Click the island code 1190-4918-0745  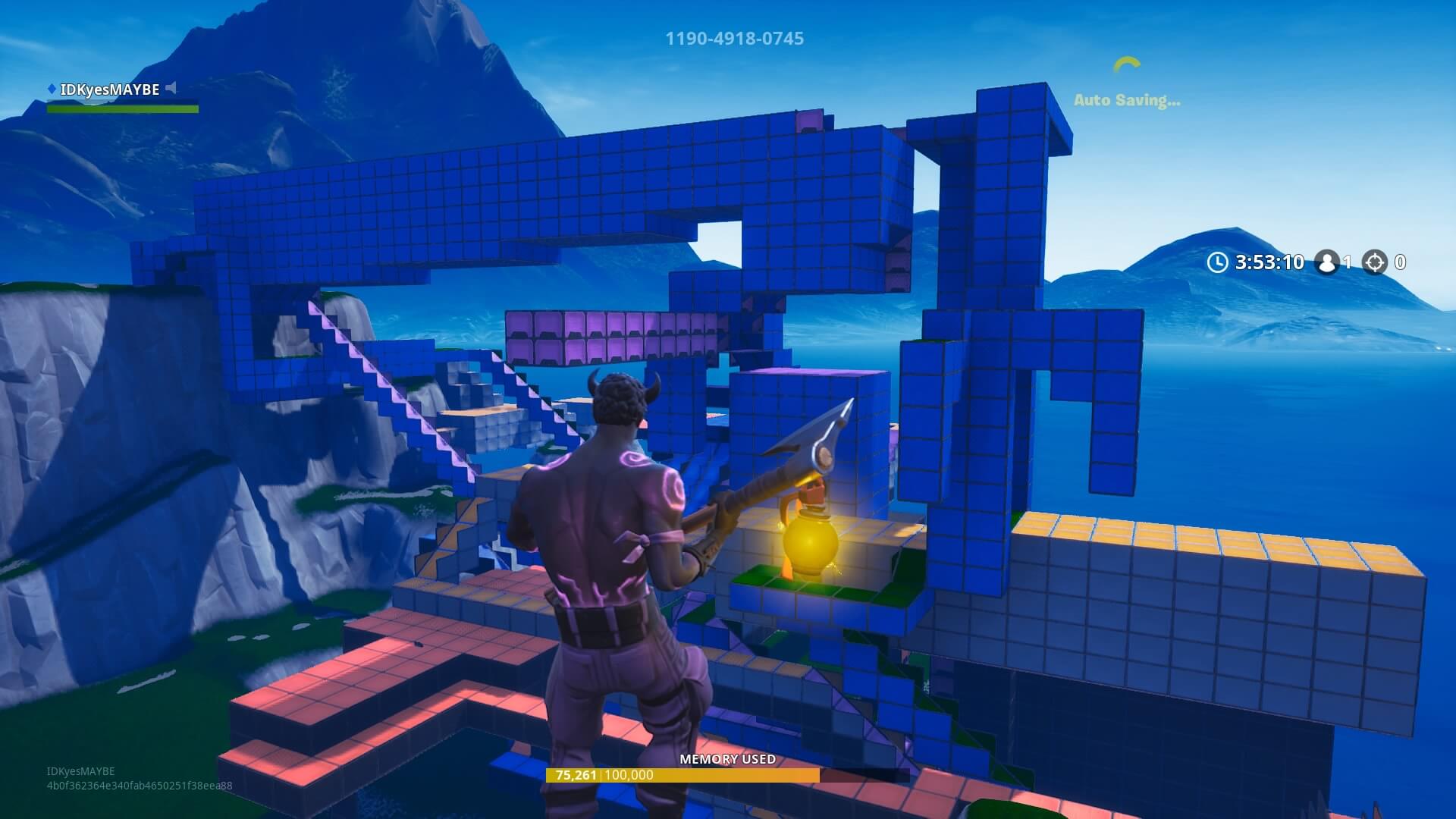[x=734, y=38]
